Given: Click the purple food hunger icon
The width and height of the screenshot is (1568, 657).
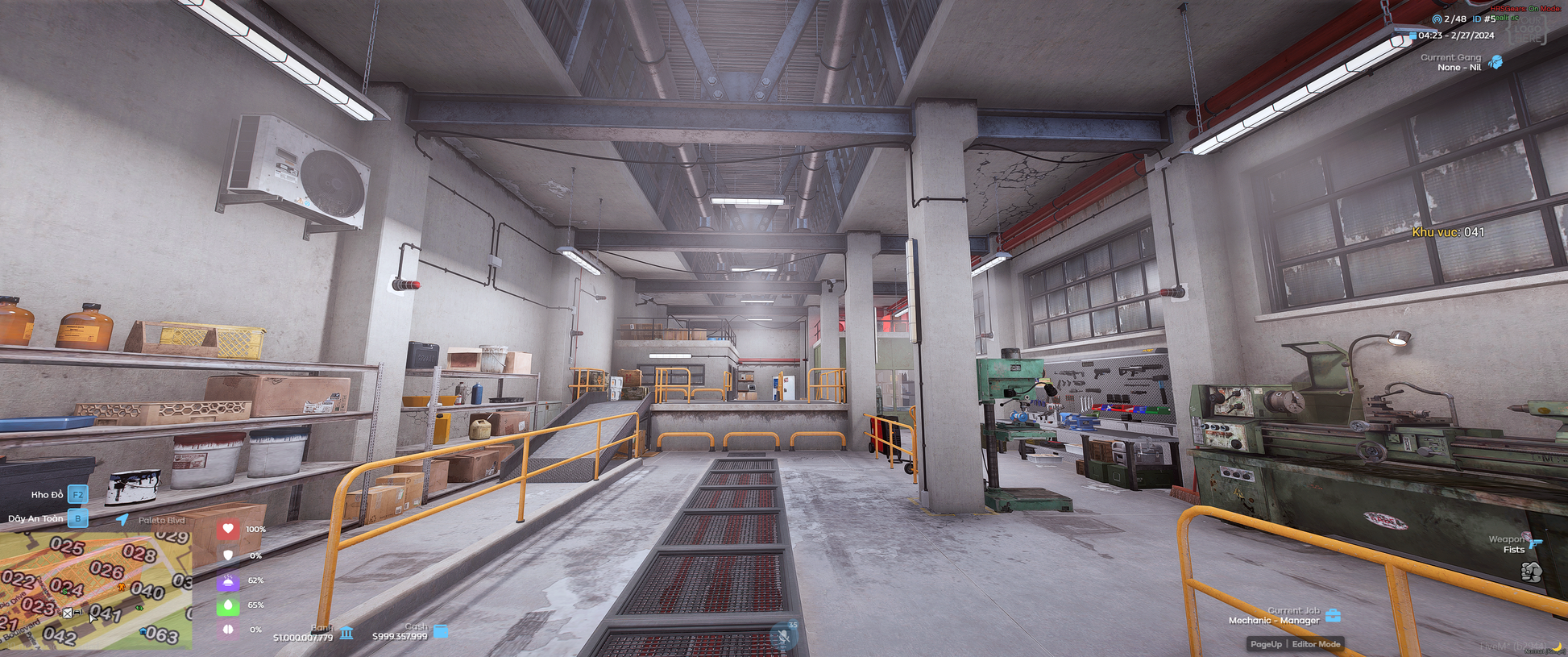Looking at the screenshot, I should tap(228, 580).
